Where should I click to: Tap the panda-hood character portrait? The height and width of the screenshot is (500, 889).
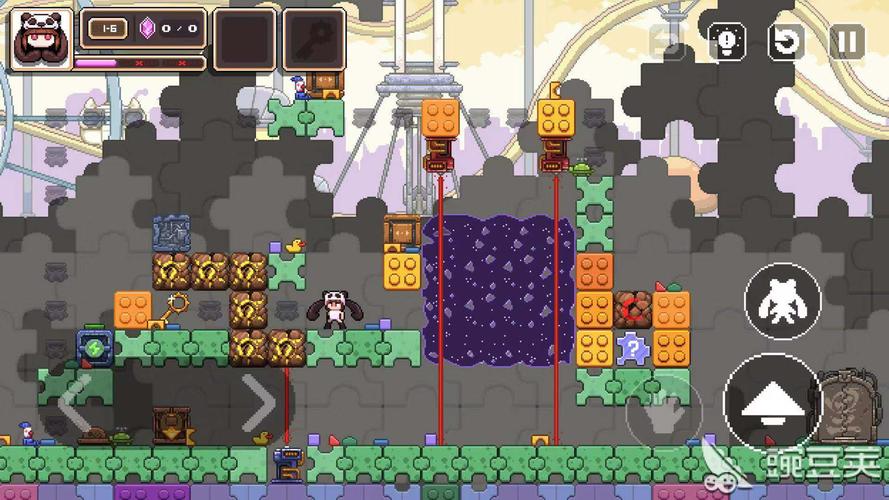click(x=41, y=40)
